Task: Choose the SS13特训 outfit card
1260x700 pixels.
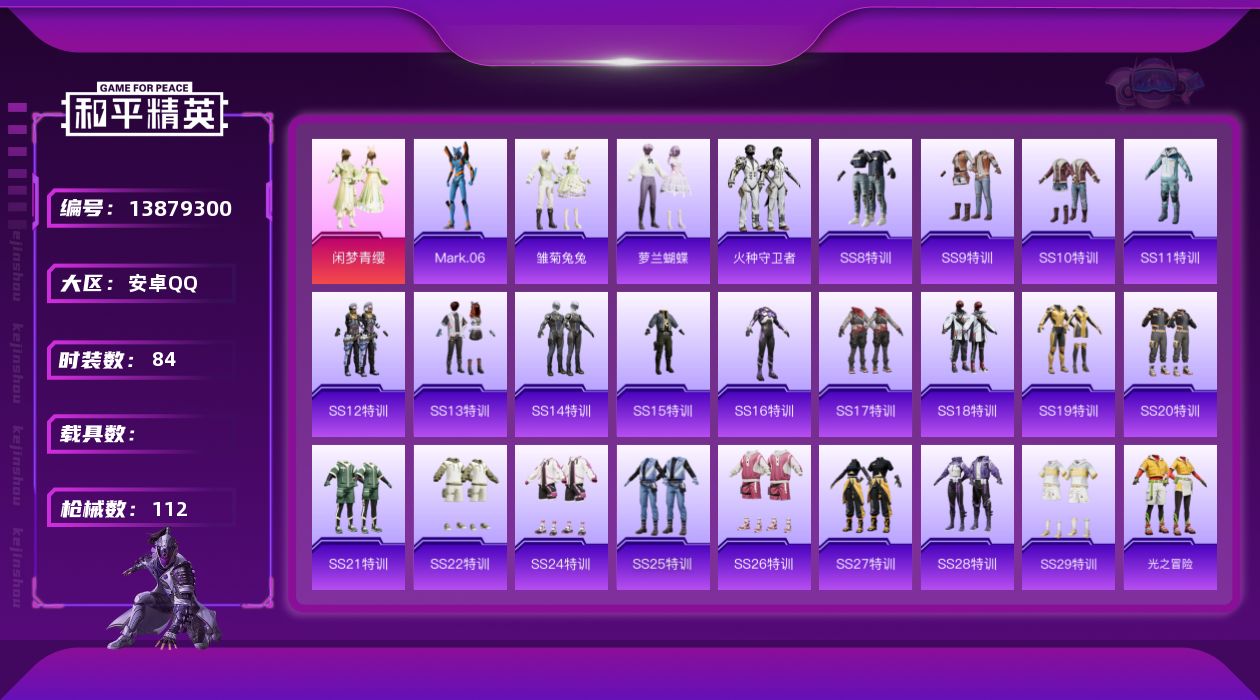Action: click(460, 364)
